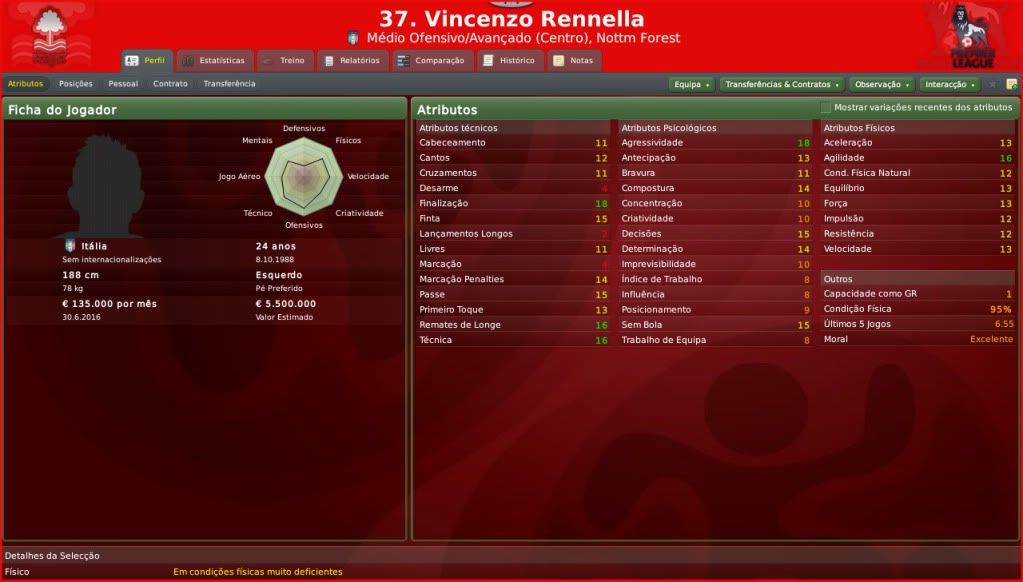Viewport: 1023px width, 582px height.
Task: Show the Relatórios tab
Action: coord(352,61)
